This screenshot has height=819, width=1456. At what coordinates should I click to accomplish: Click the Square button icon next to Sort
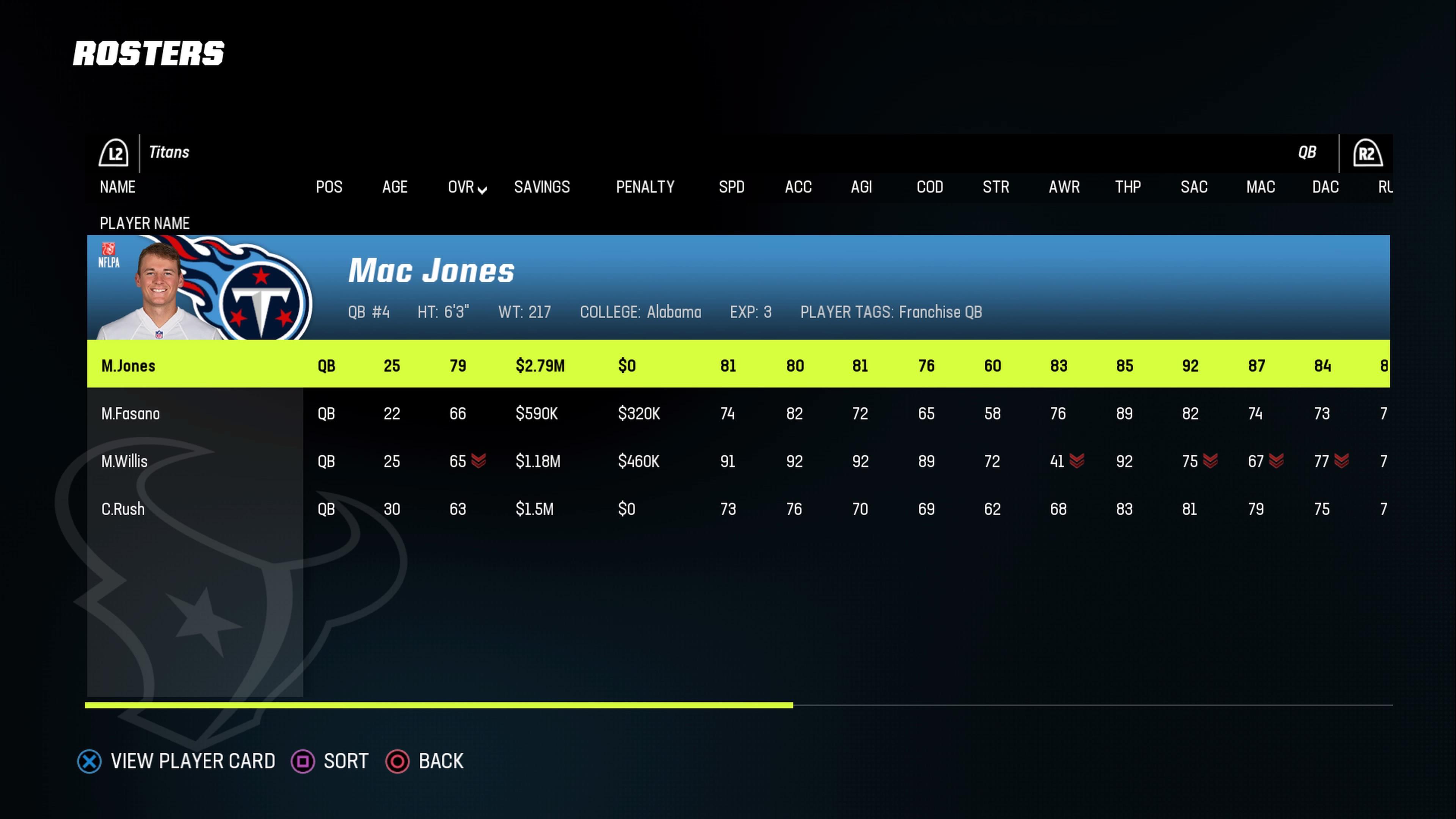tap(303, 761)
